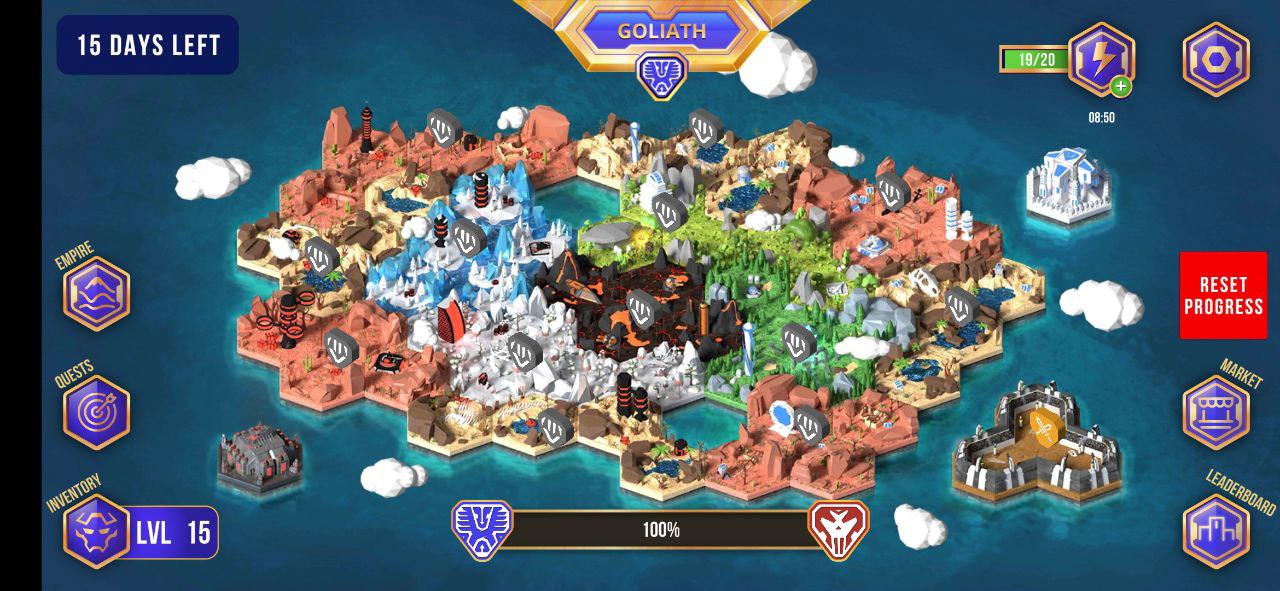The height and width of the screenshot is (591, 1280).
Task: Click the Reset Progress button
Action: point(1223,296)
